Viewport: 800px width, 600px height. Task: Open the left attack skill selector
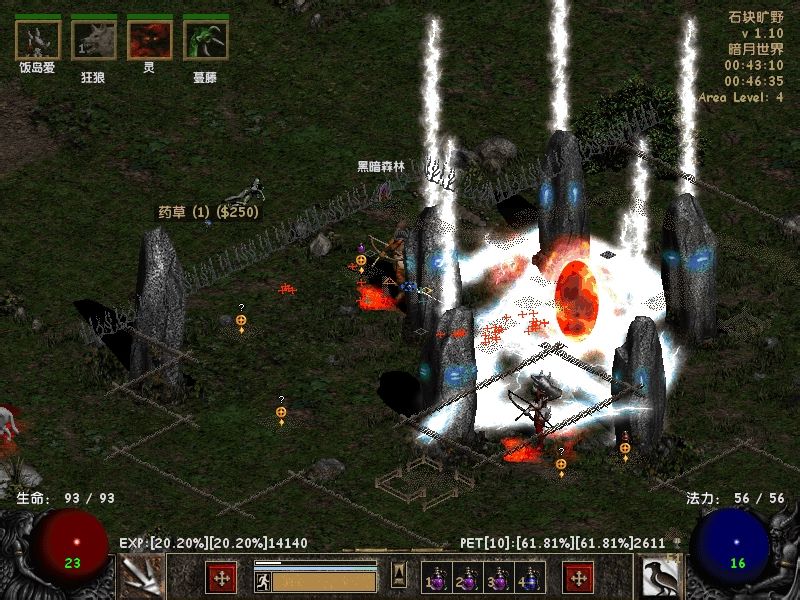tap(140, 578)
